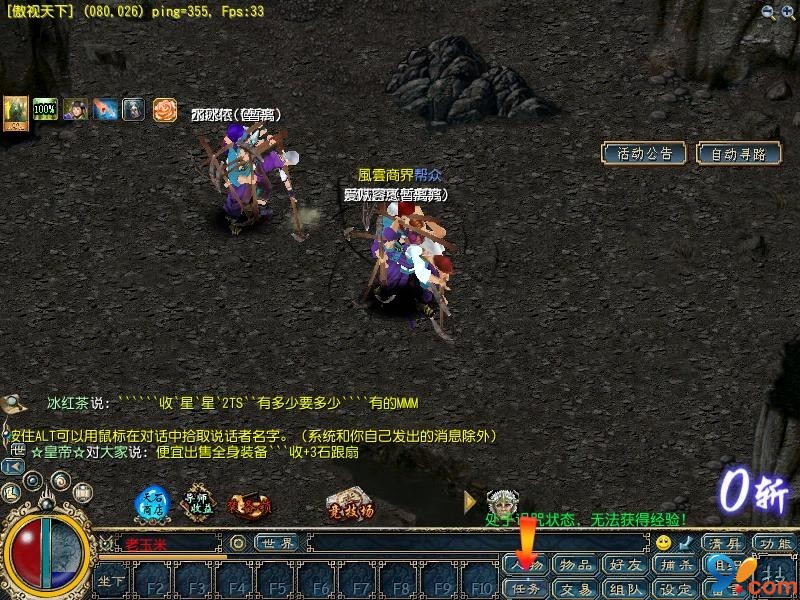This screenshot has height=600, width=800.
Task: Open the 天石商店 sky stone shop
Action: click(x=152, y=505)
